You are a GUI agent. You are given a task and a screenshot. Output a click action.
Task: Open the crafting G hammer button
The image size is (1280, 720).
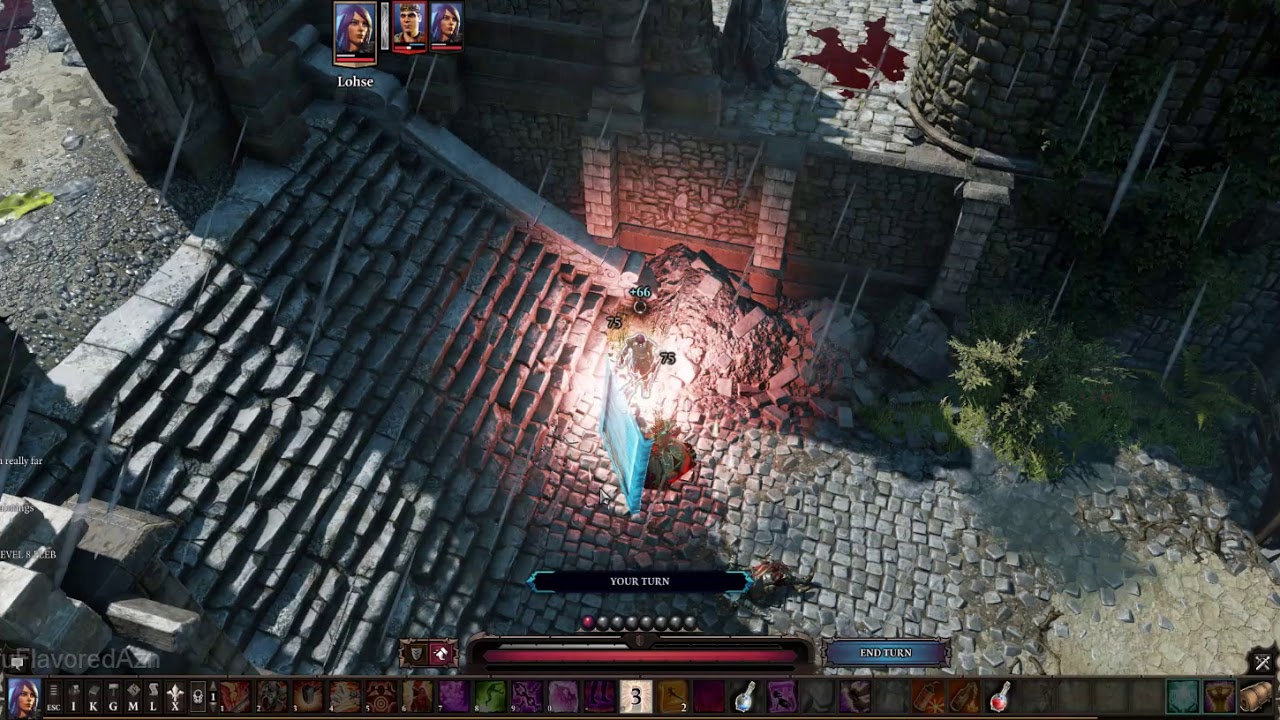click(x=113, y=696)
